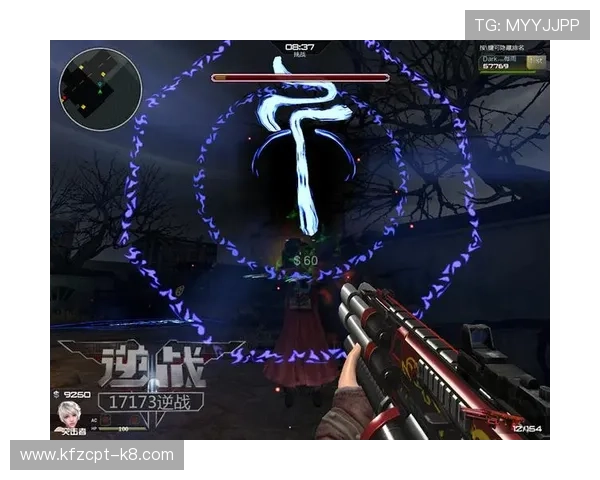Select the player character portrait

[70, 413]
